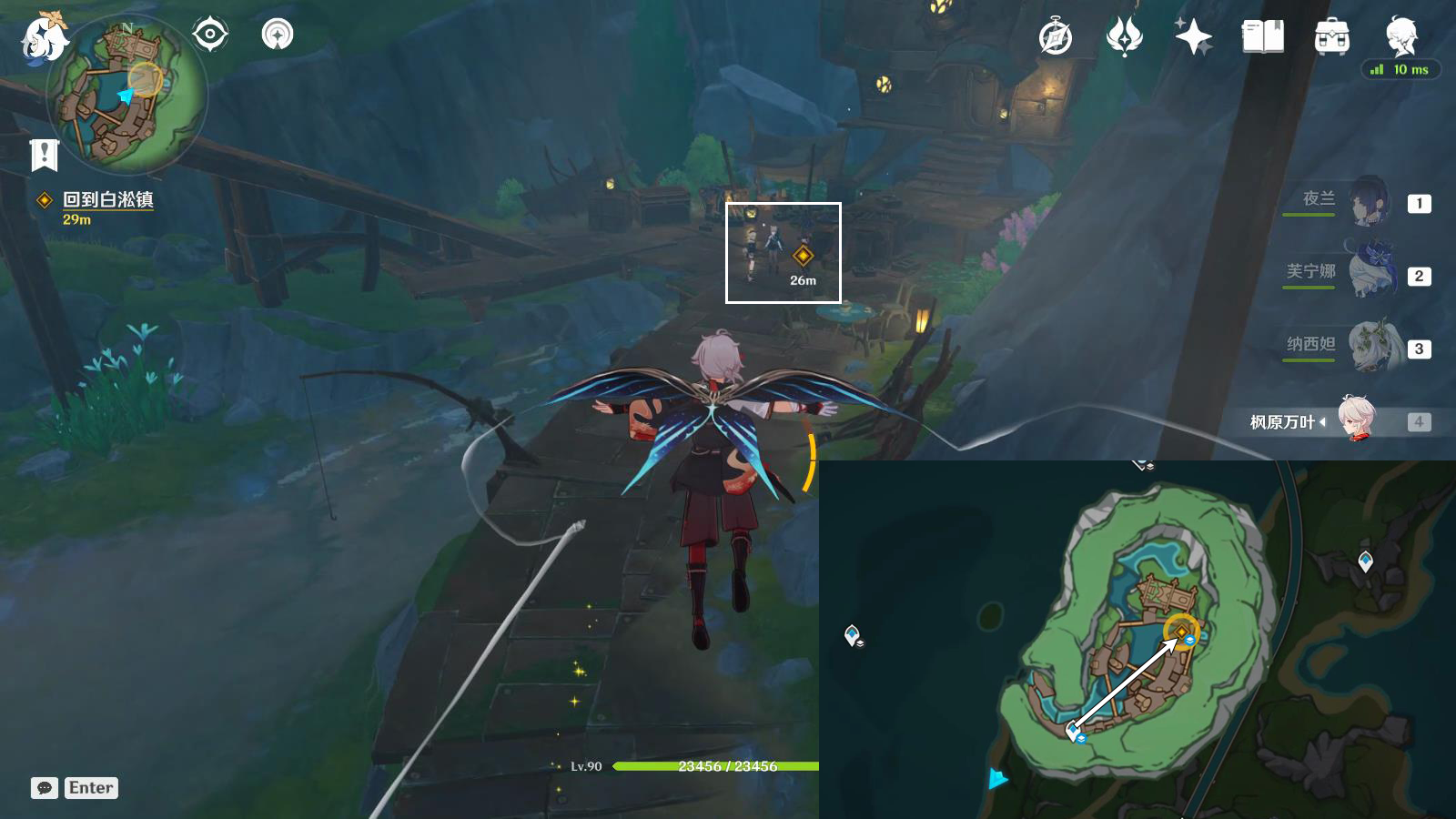Screen dimensions: 1456x819
Task: Open the circular minimap
Action: tap(126, 94)
